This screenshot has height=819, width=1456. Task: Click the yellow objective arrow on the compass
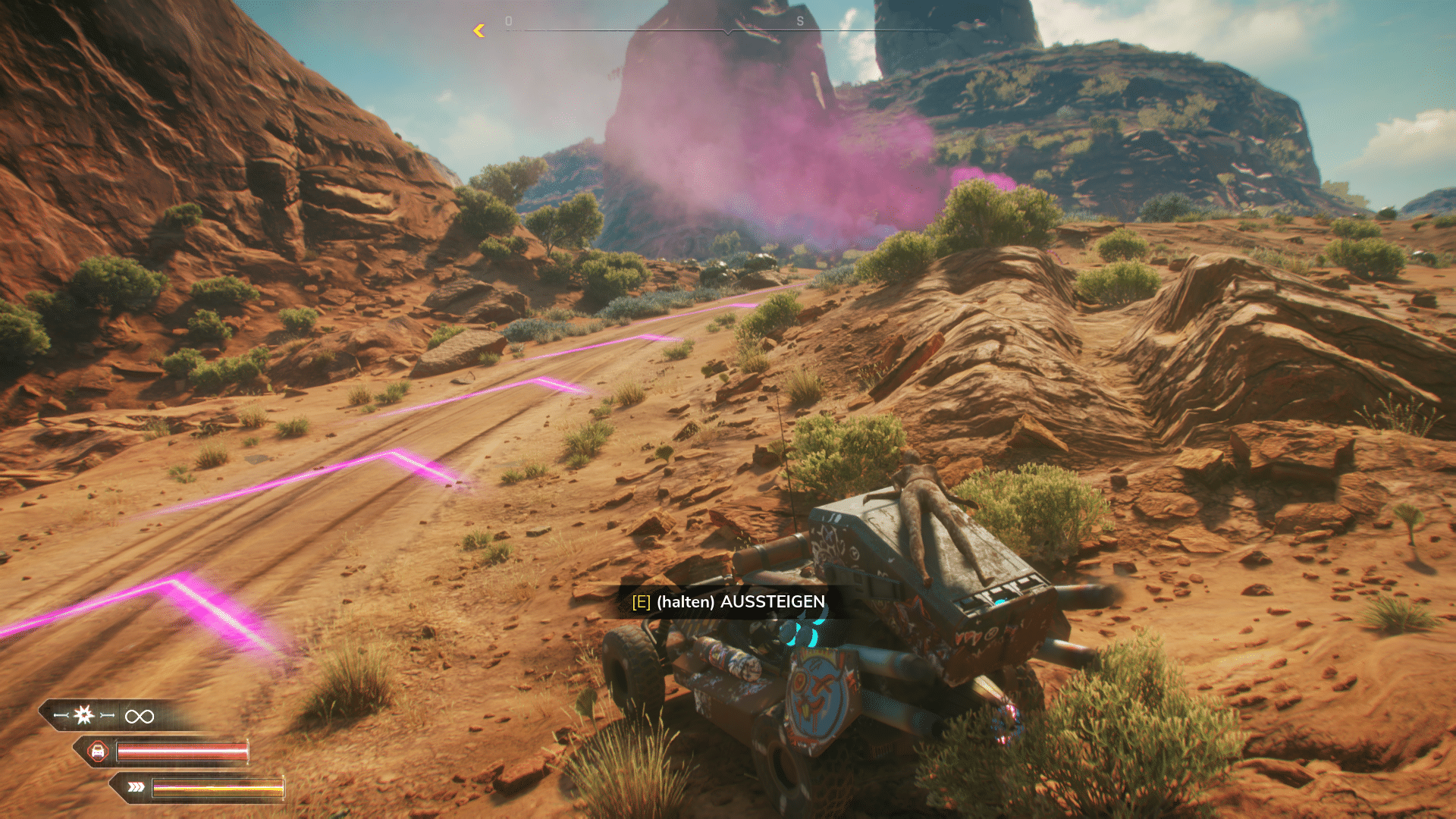479,30
